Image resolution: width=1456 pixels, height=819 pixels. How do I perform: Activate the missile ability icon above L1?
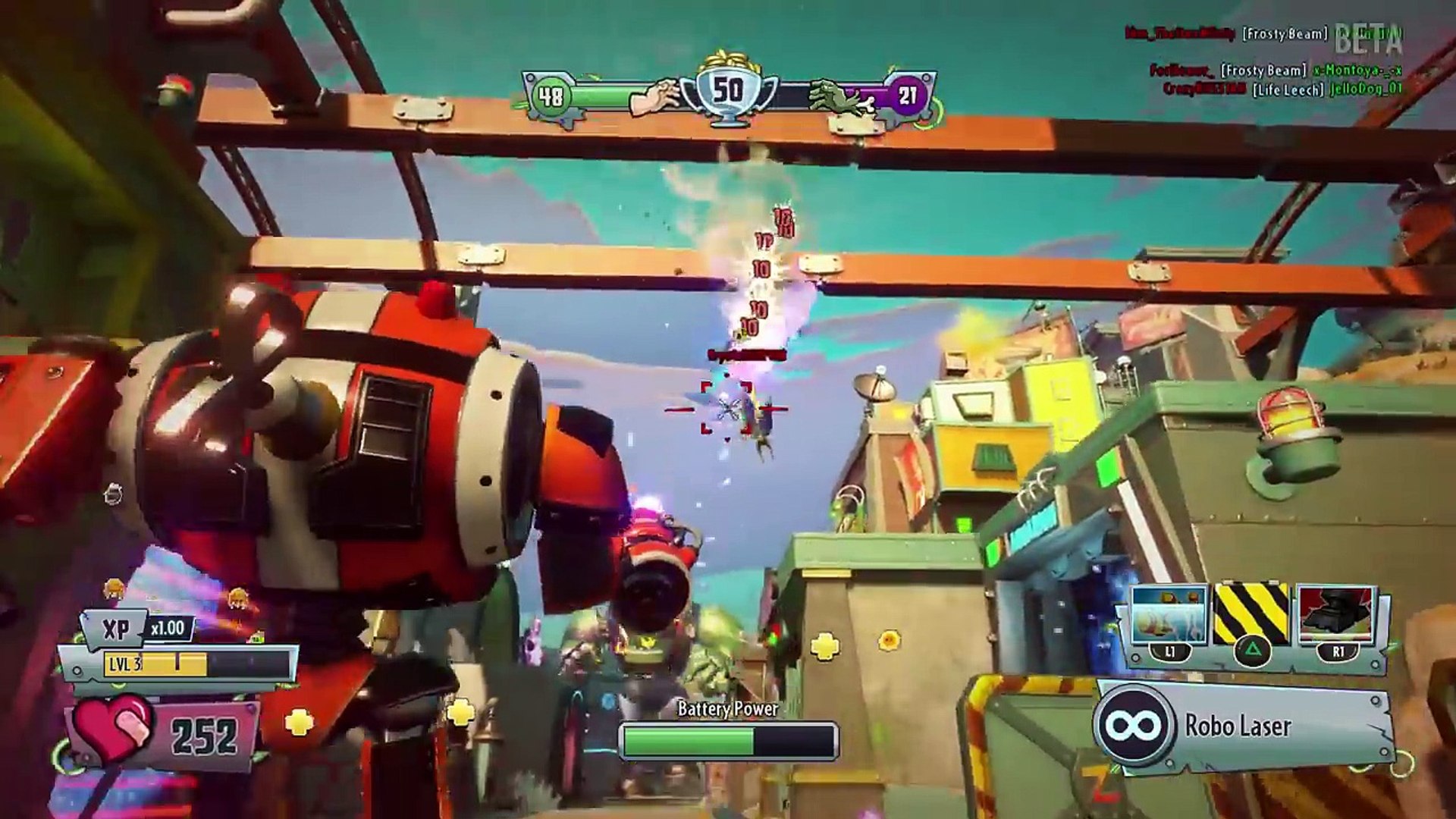(1169, 614)
